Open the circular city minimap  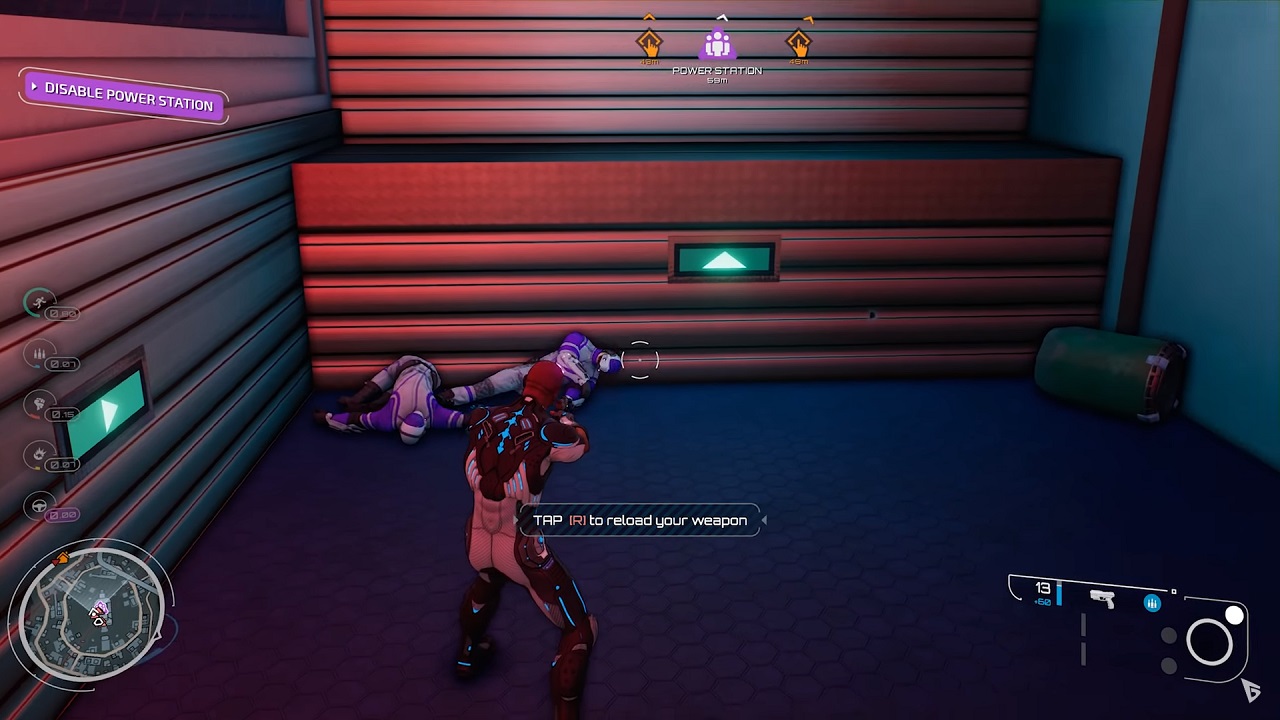coord(90,612)
